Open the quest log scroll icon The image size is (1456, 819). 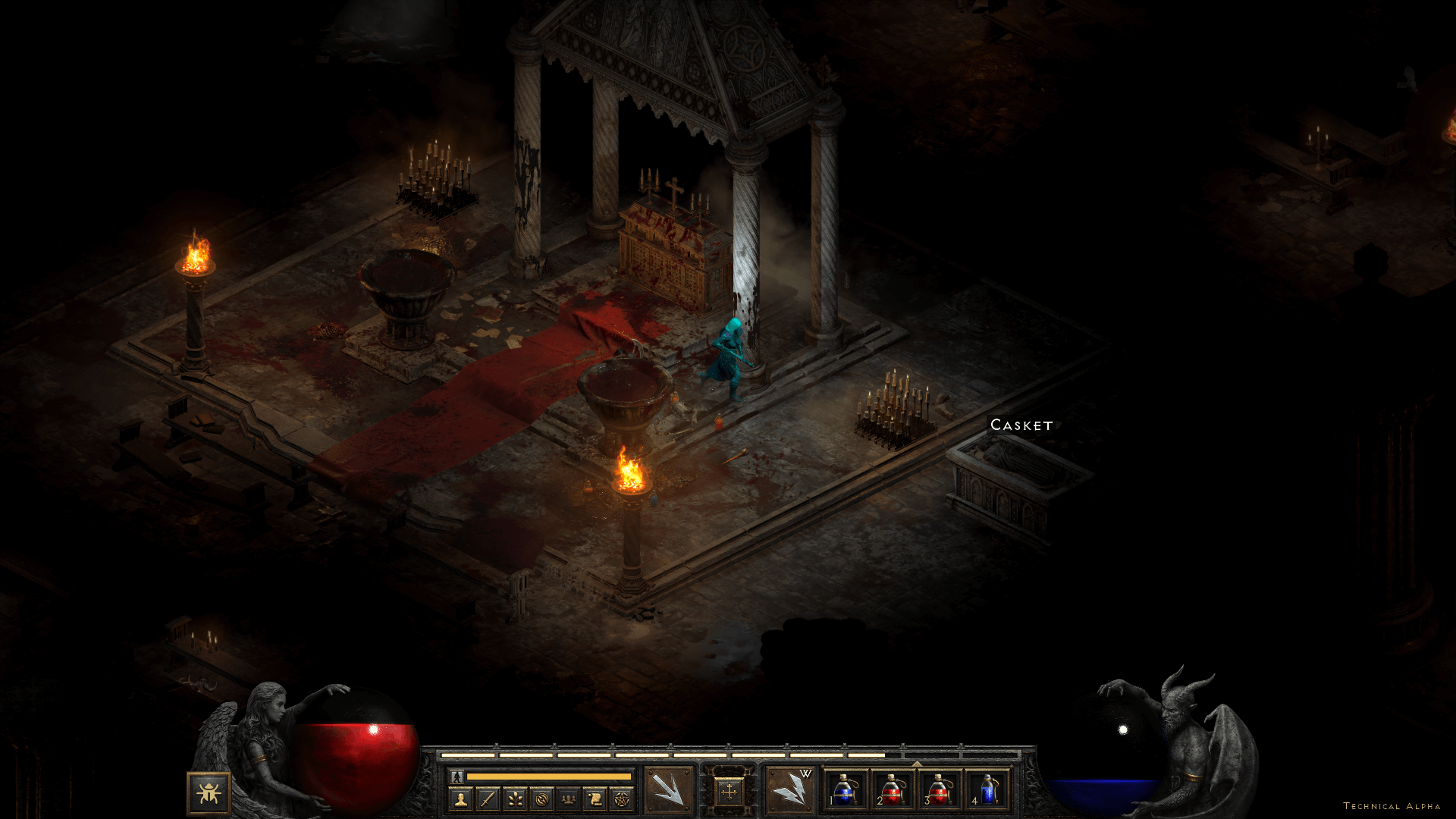pos(595,799)
